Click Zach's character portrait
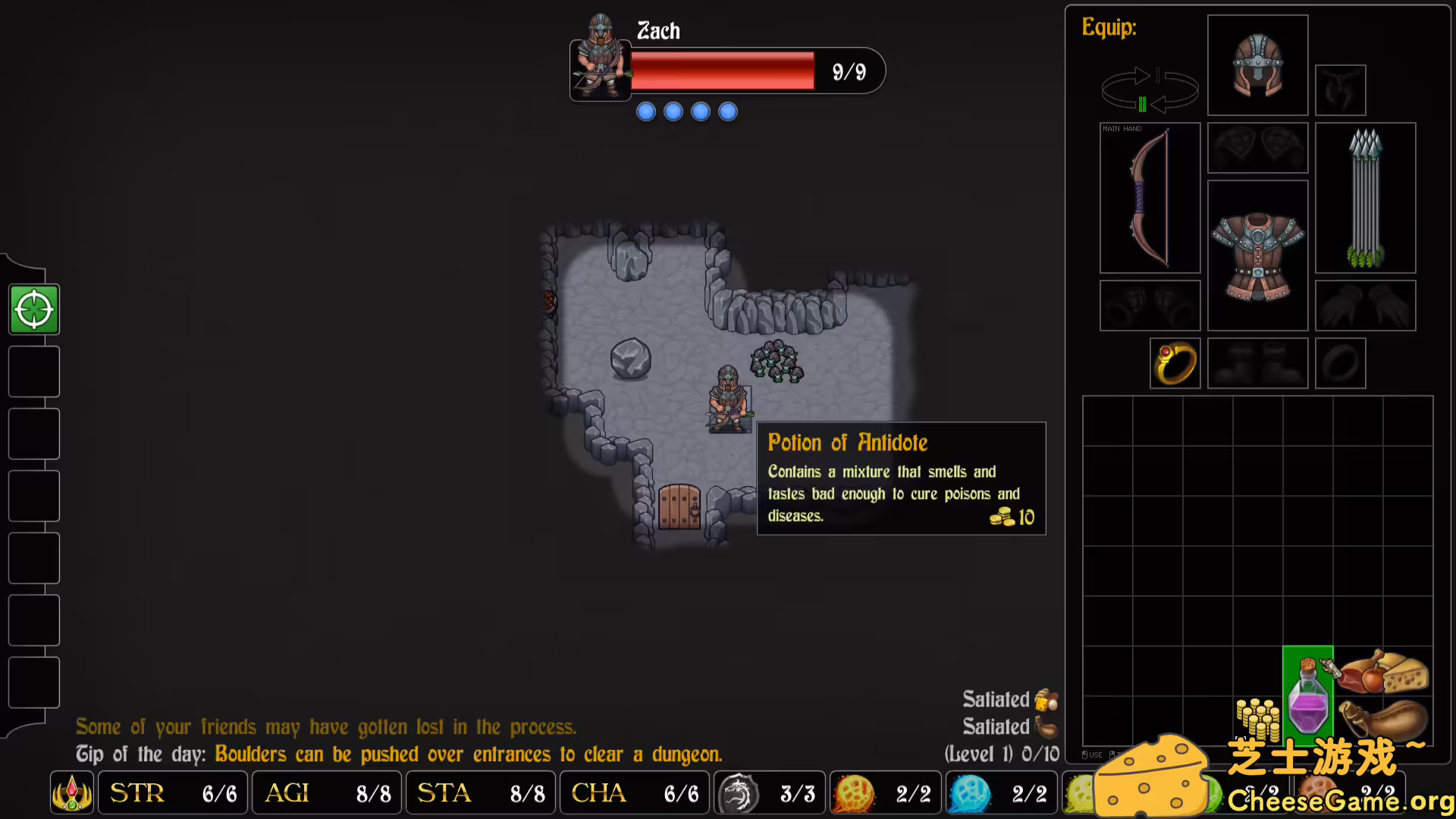The image size is (1456, 819). (x=601, y=58)
